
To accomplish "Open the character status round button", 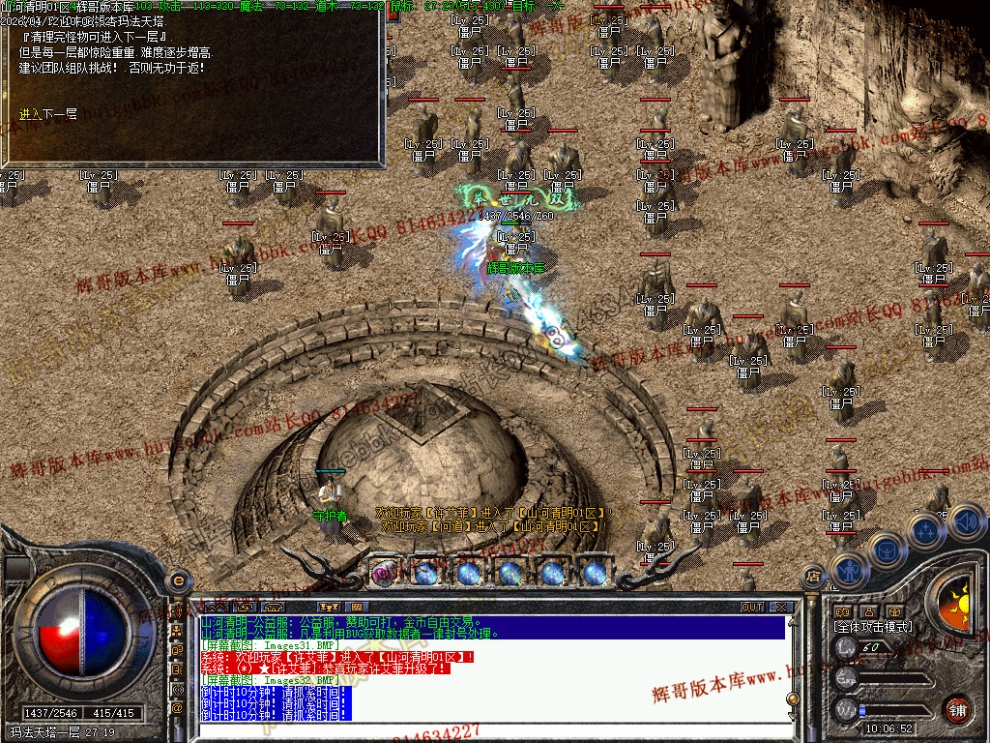I will (x=849, y=568).
